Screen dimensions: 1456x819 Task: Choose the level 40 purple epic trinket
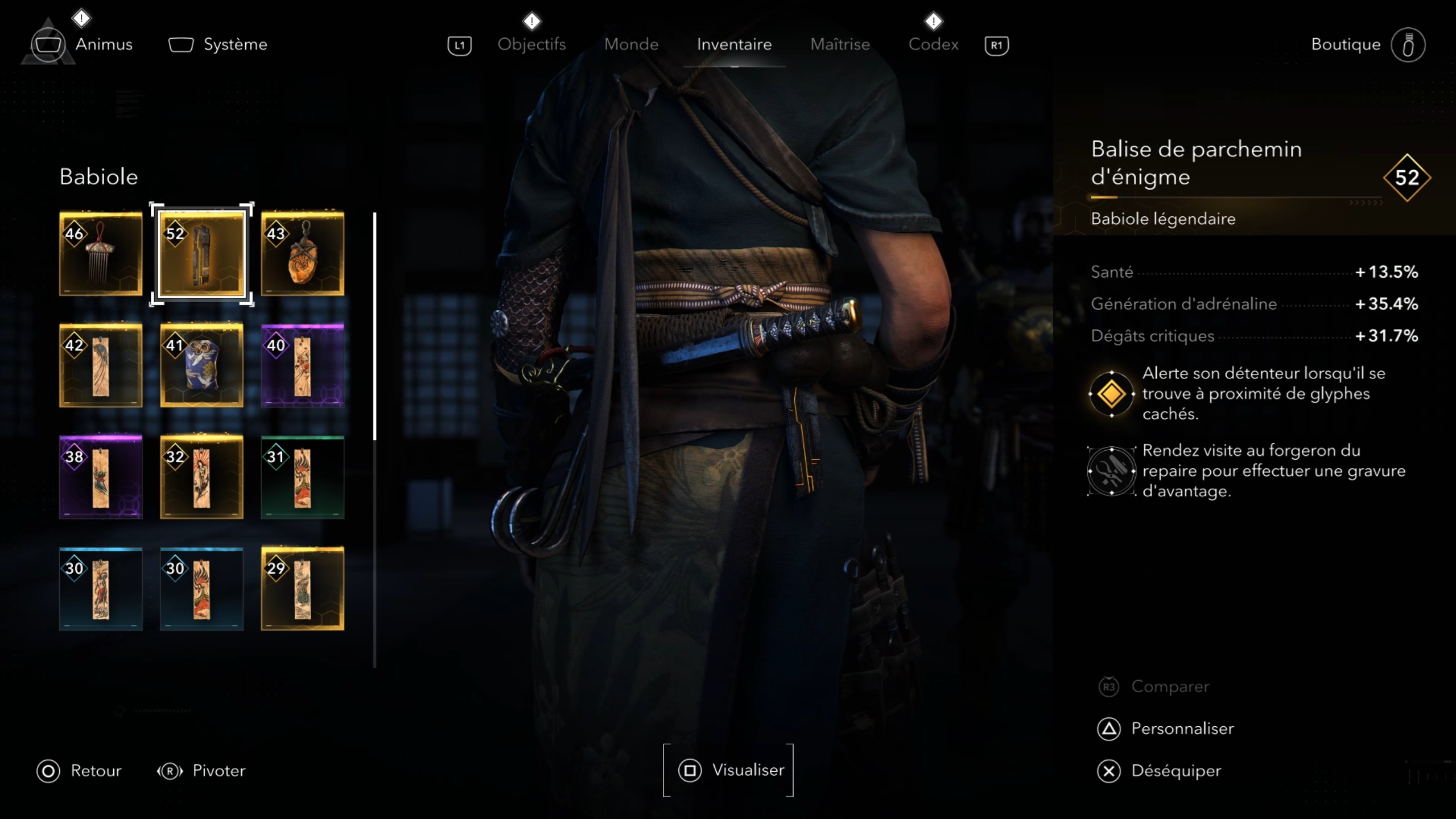tap(302, 365)
